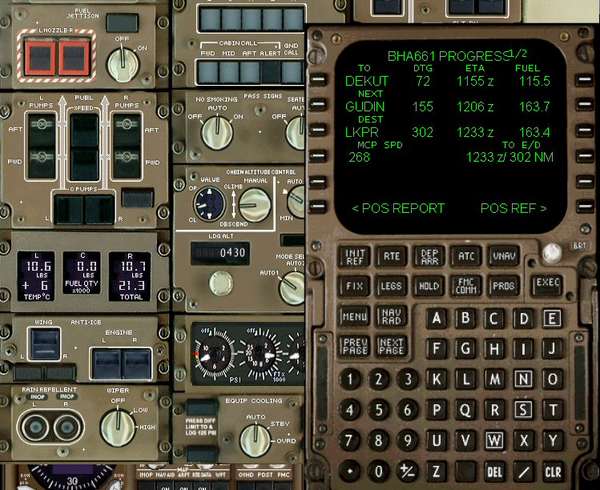The height and width of the screenshot is (490, 600).
Task: Open the INIT REF page on the CDU
Action: click(x=354, y=256)
